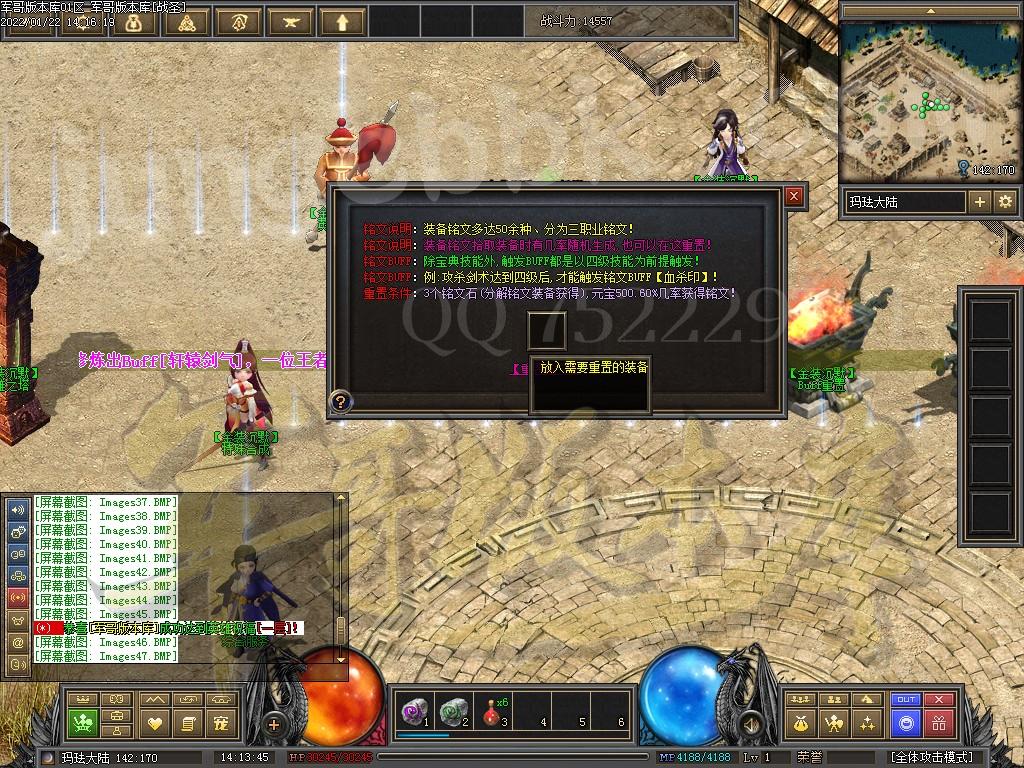The image size is (1024, 768).
Task: Open the bag inventory icon in the bottom-right panel
Action: click(800, 722)
